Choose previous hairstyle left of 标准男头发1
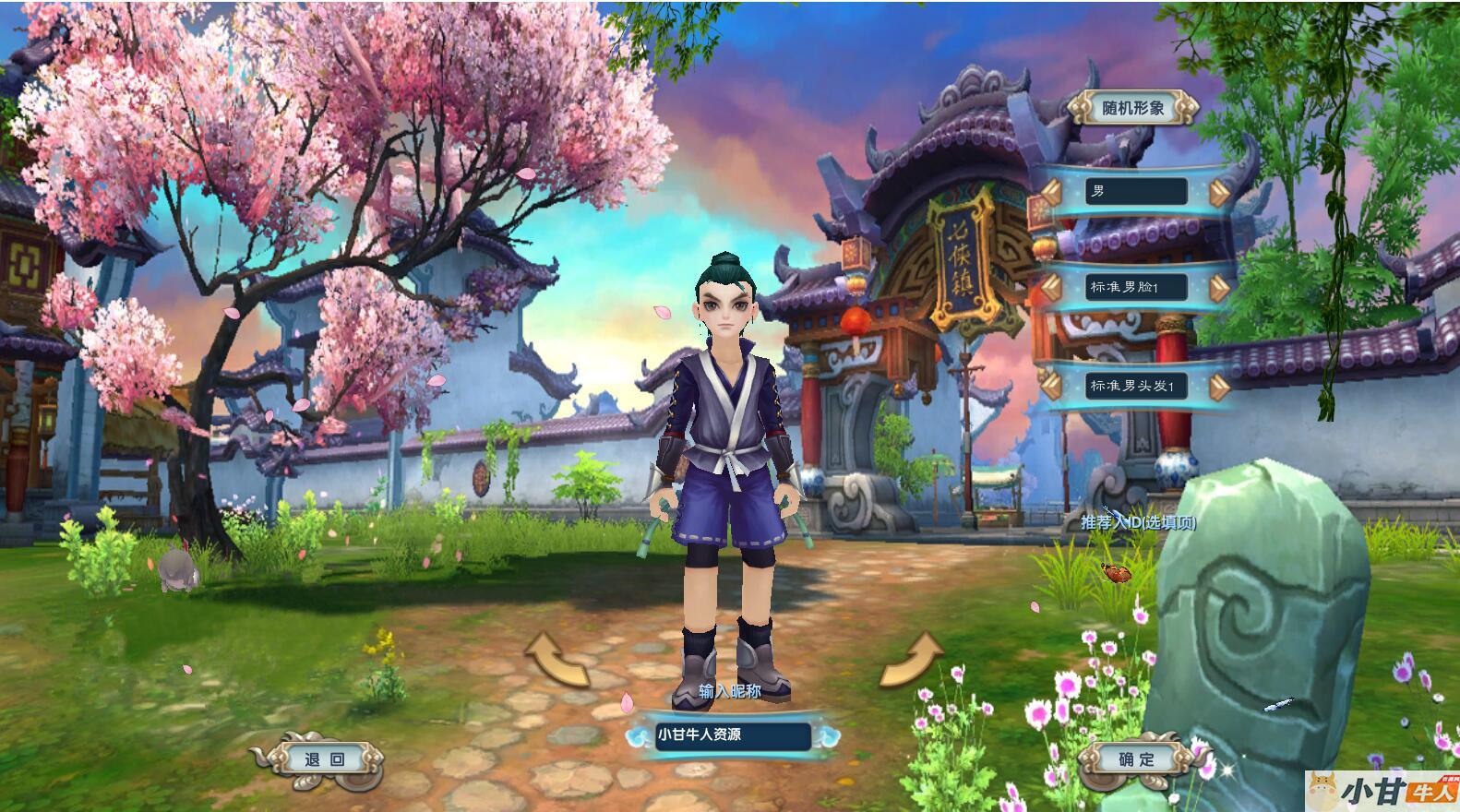The image size is (1460, 812). [x=1051, y=386]
